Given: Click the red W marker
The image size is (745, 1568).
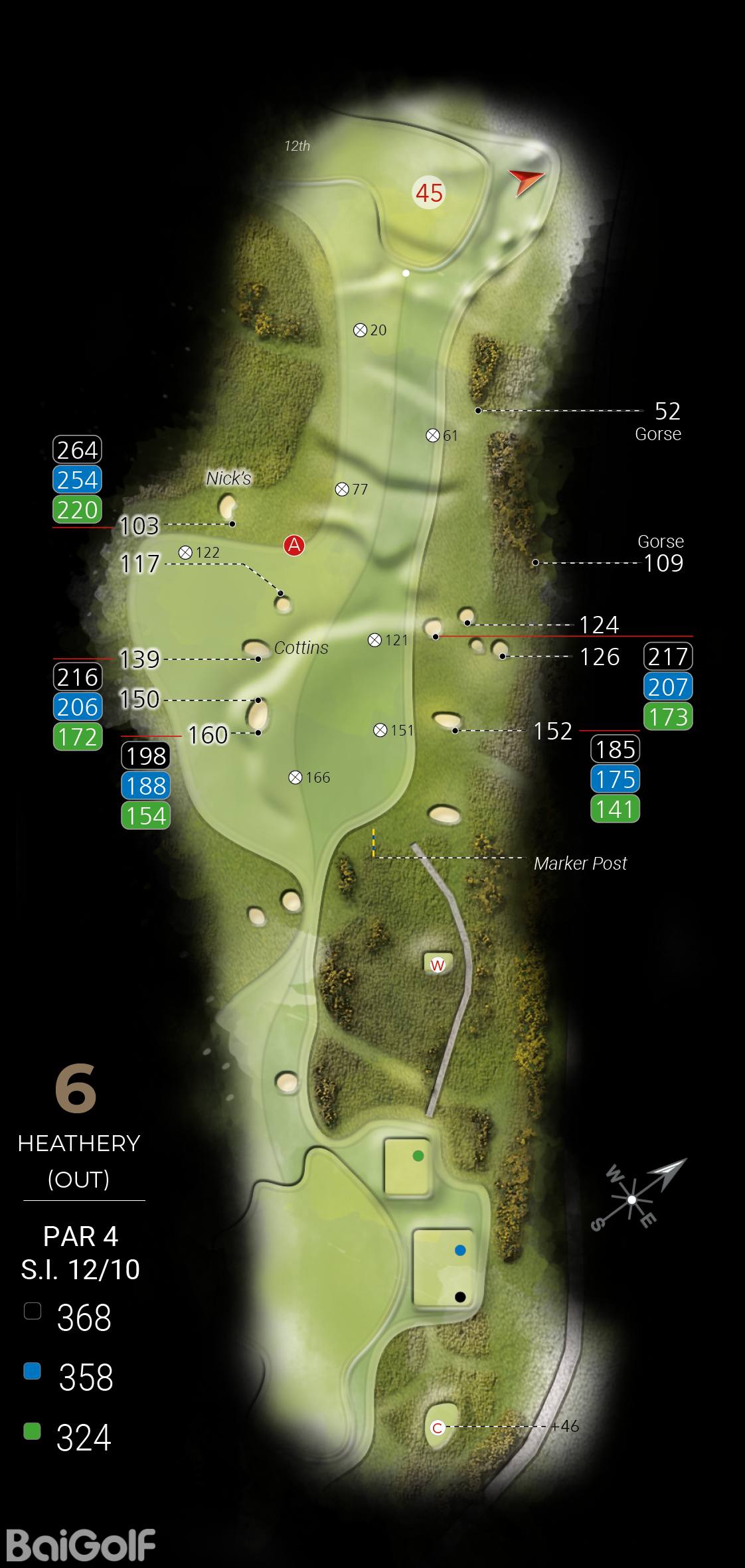Looking at the screenshot, I should (438, 965).
